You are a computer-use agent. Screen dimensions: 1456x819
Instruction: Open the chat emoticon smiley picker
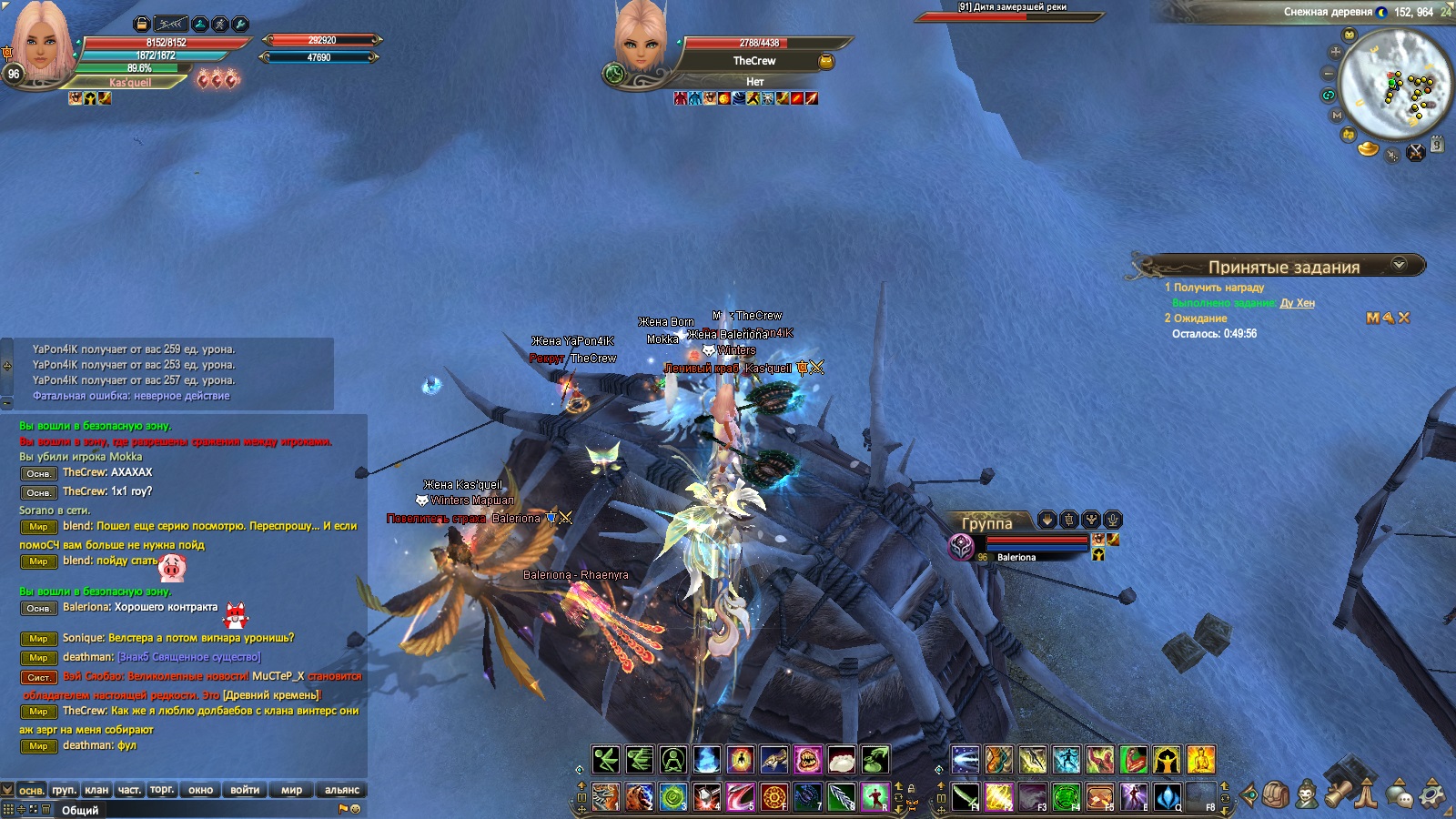pyautogui.click(x=356, y=808)
